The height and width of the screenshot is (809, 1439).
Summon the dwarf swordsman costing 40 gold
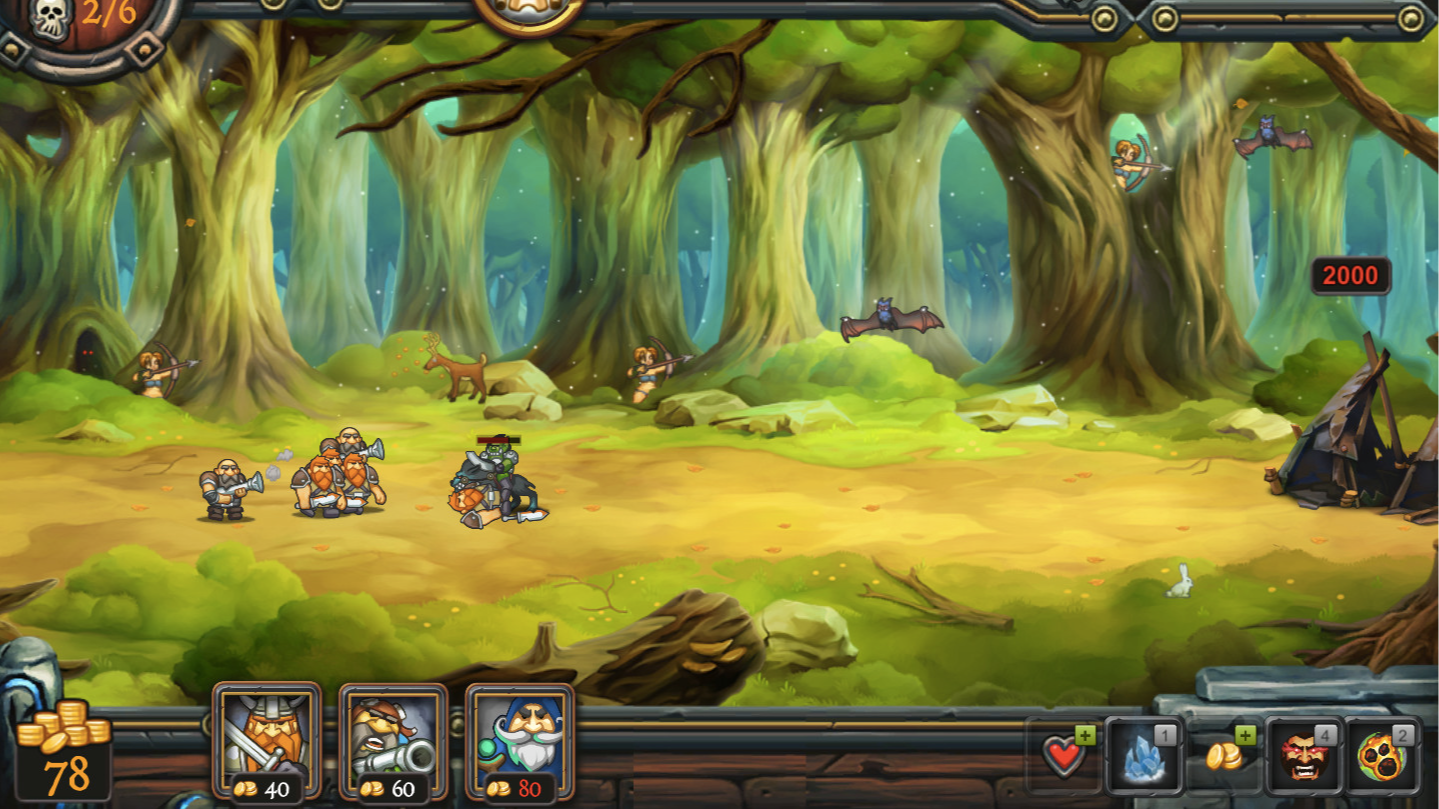(x=267, y=741)
